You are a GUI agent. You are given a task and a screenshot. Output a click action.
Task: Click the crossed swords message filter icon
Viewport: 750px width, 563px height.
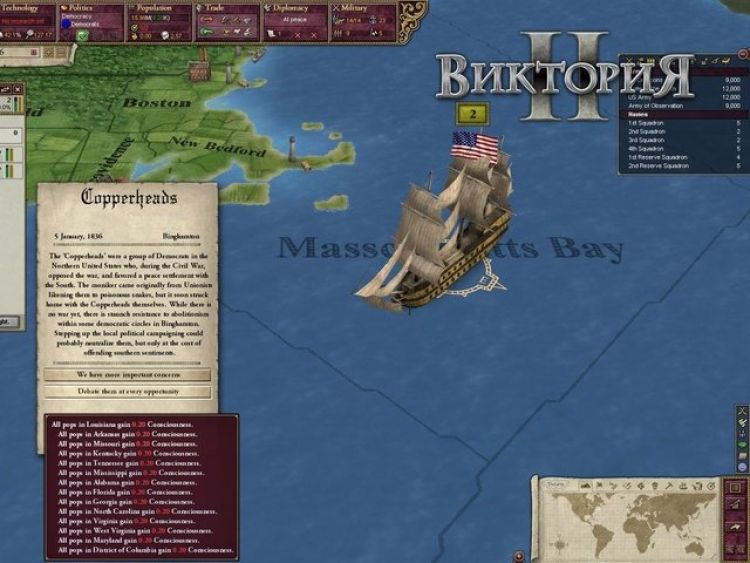(741, 411)
